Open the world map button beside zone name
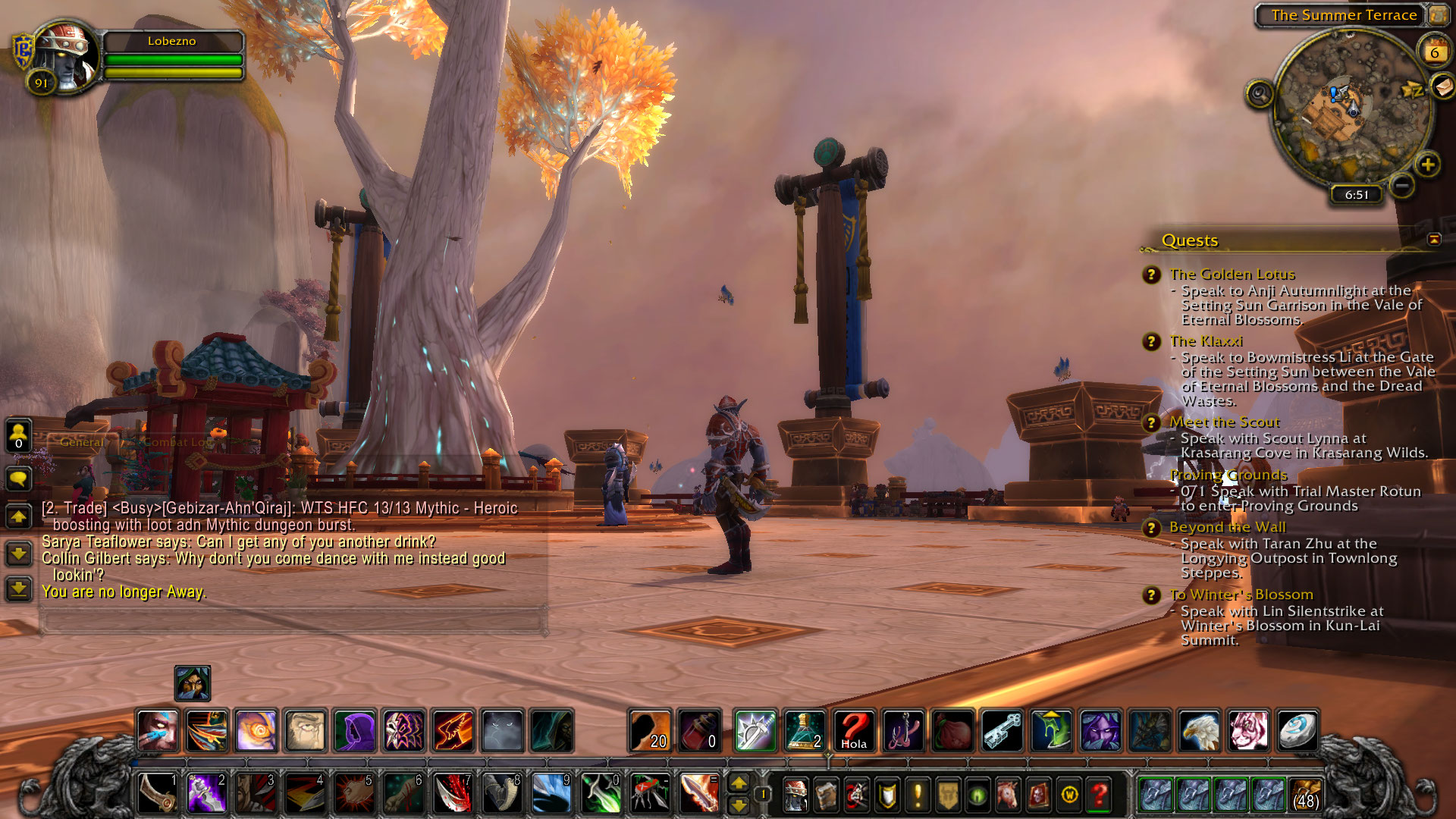Viewport: 1456px width, 819px height. tap(1439, 14)
